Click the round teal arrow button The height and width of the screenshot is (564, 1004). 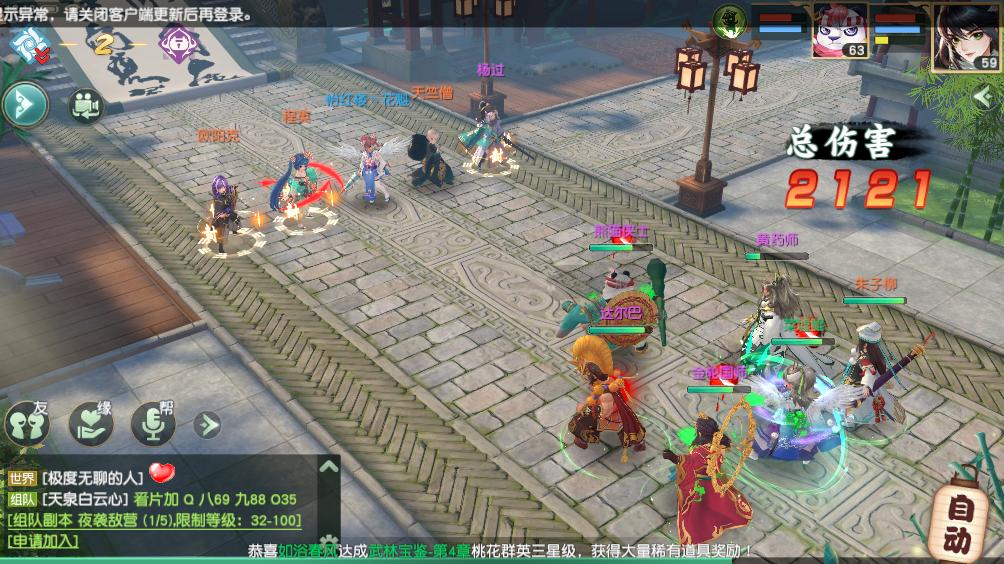coord(24,104)
